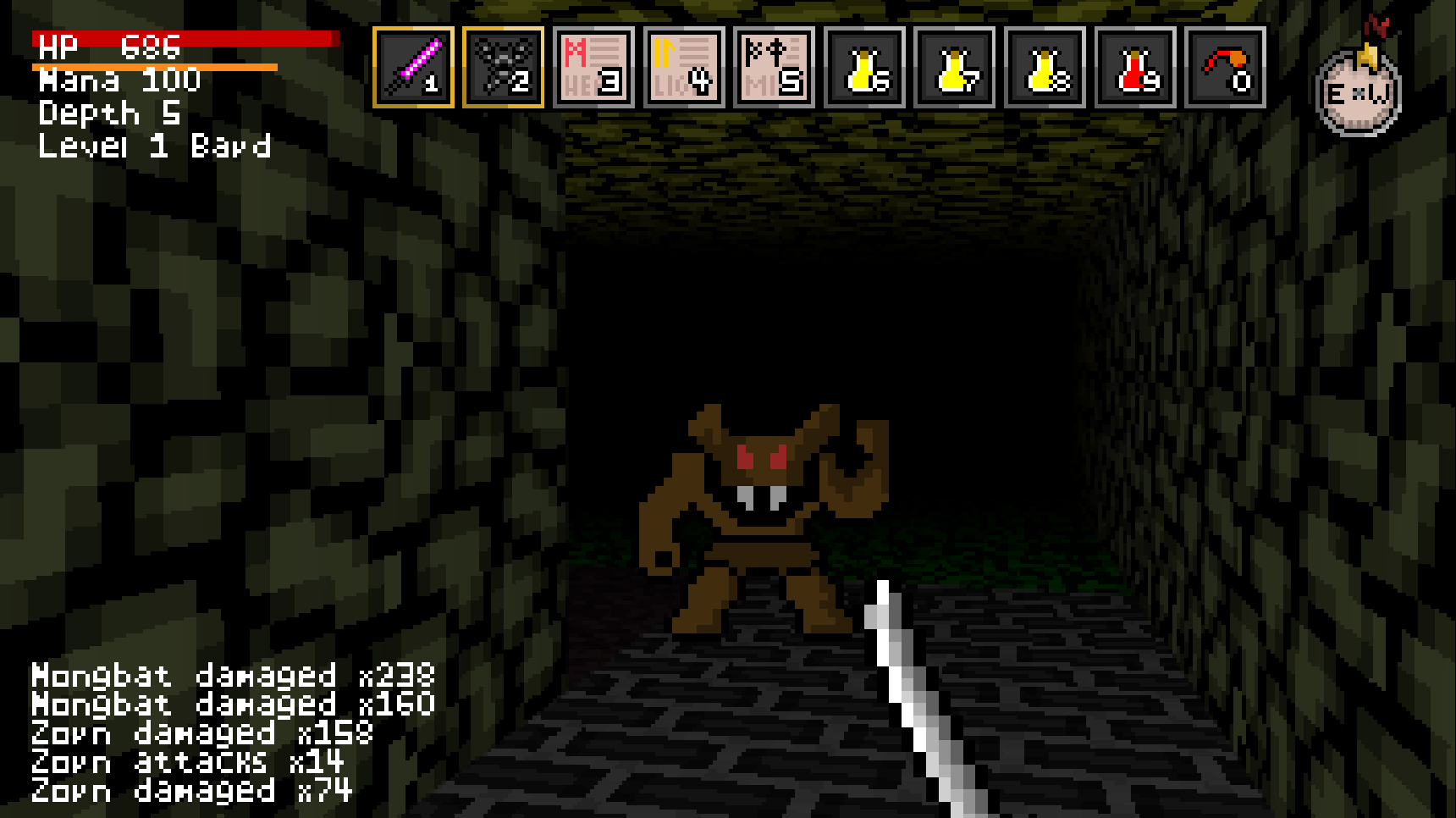Select the dark armor item in slot 2

click(504, 68)
